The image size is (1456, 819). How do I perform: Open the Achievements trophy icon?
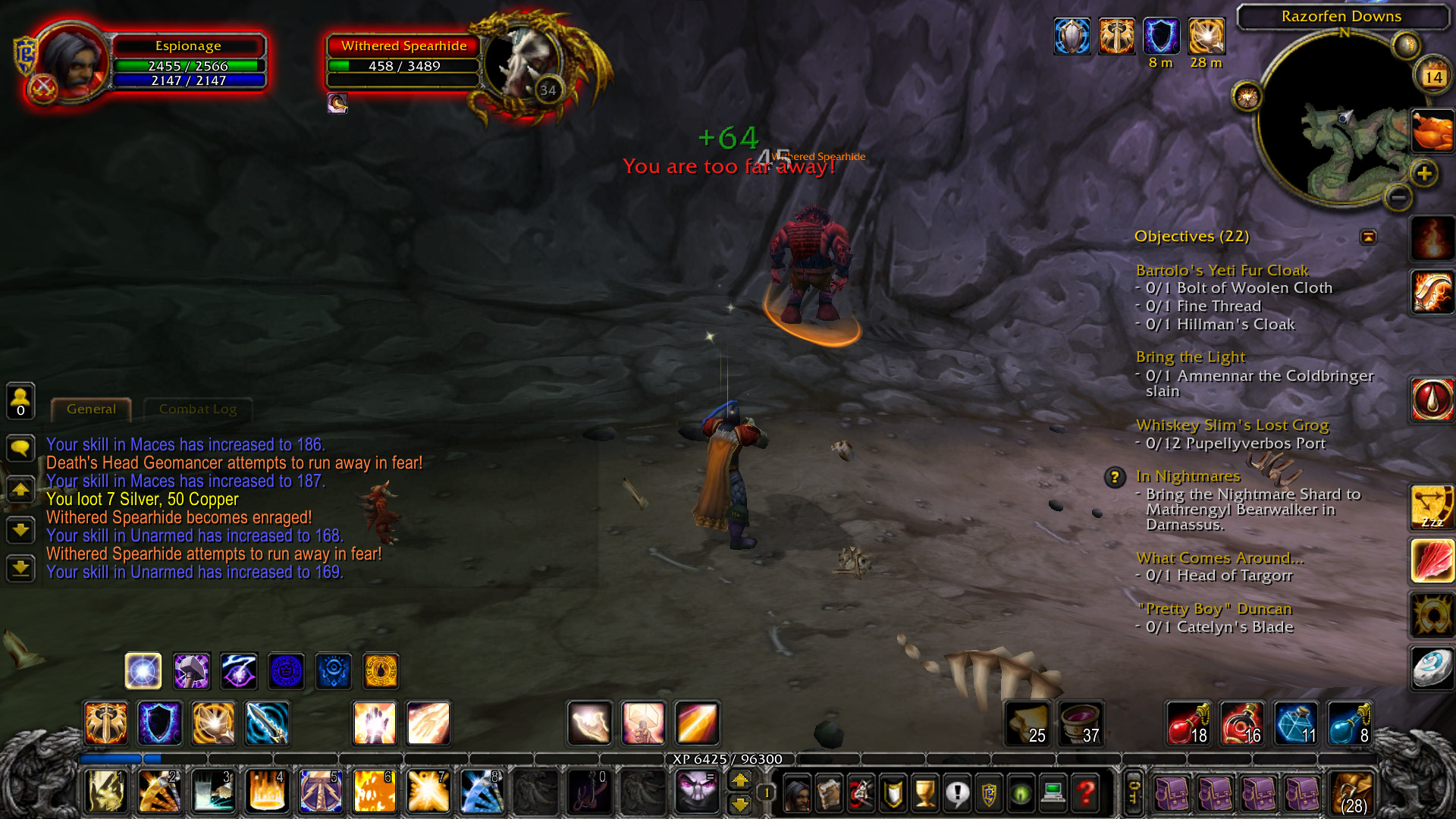click(x=925, y=792)
